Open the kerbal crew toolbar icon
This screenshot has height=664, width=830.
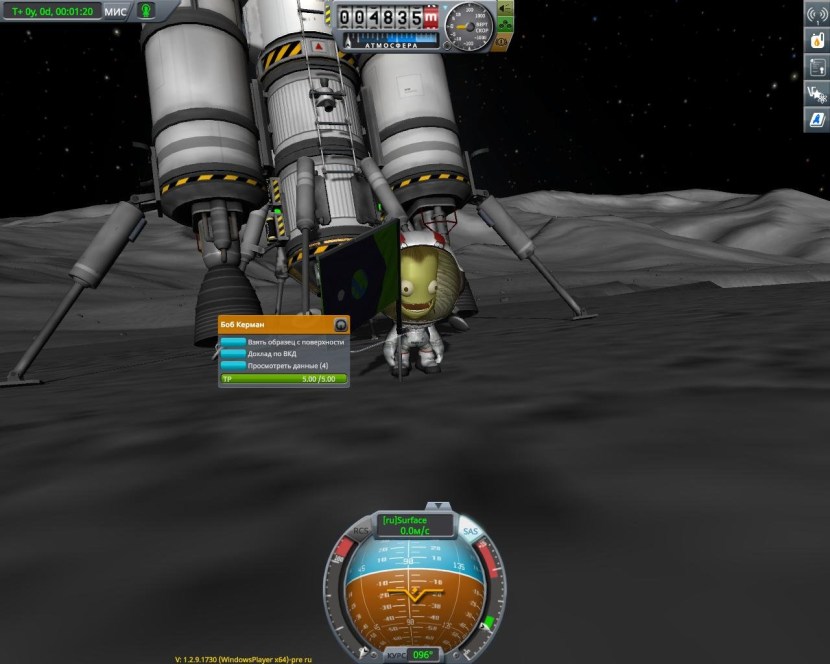(x=816, y=94)
